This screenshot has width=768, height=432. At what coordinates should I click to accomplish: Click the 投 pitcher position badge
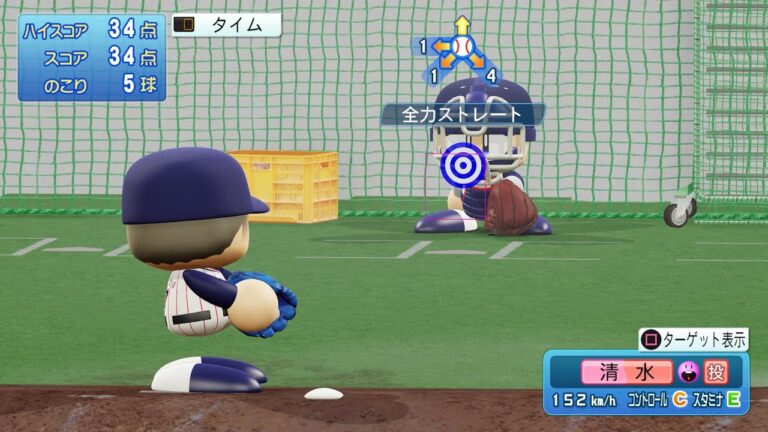click(x=717, y=372)
